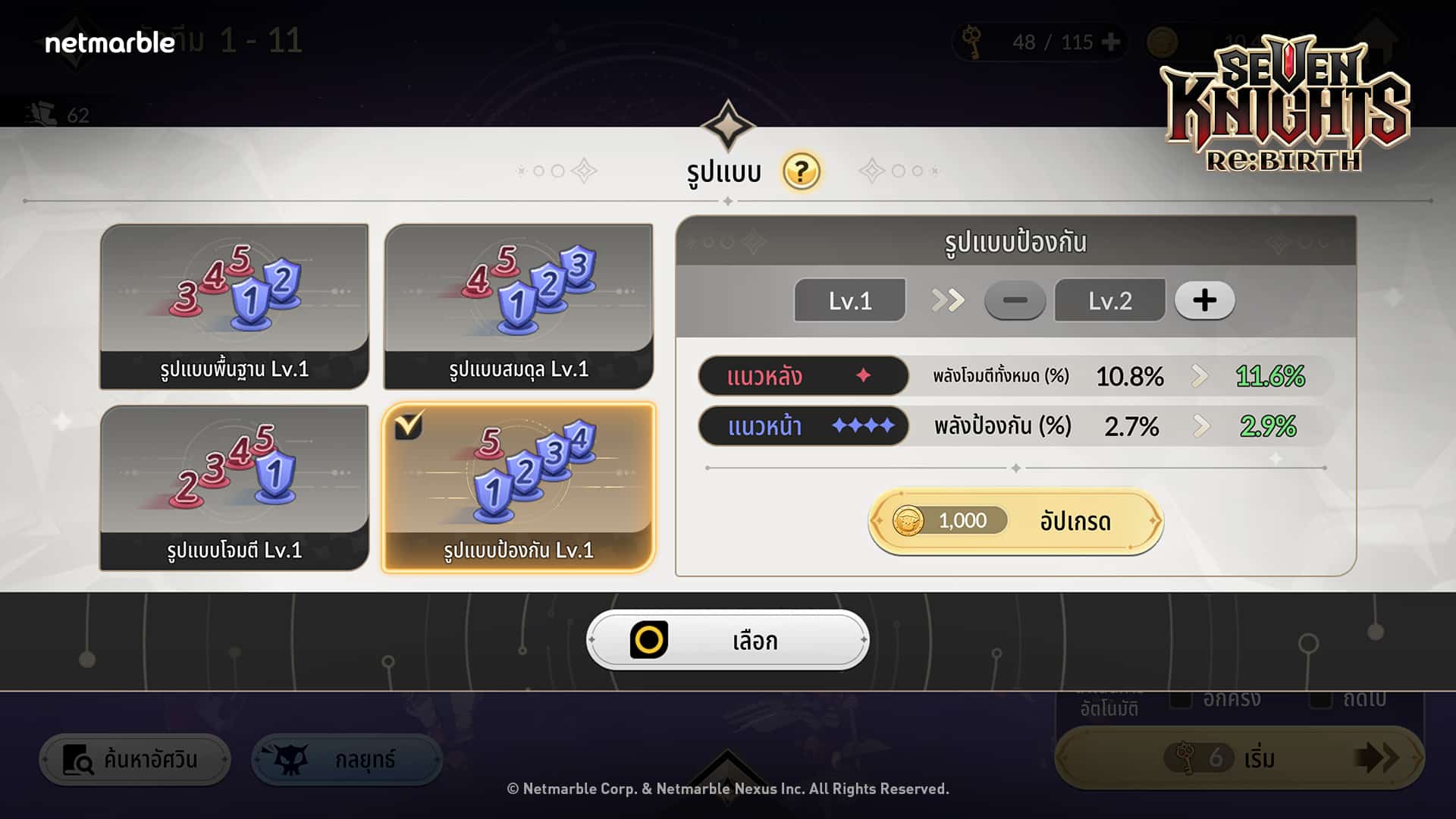Choose the รูปแบบสมดุล Lv.1 formation card

pos(519,306)
